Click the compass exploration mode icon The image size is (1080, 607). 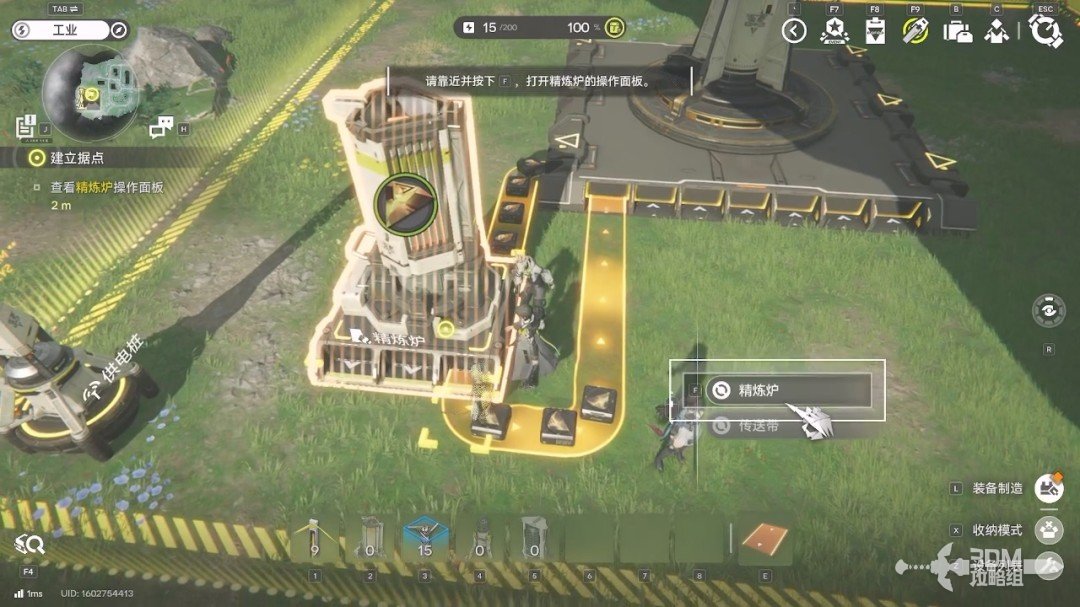pyautogui.click(x=119, y=31)
